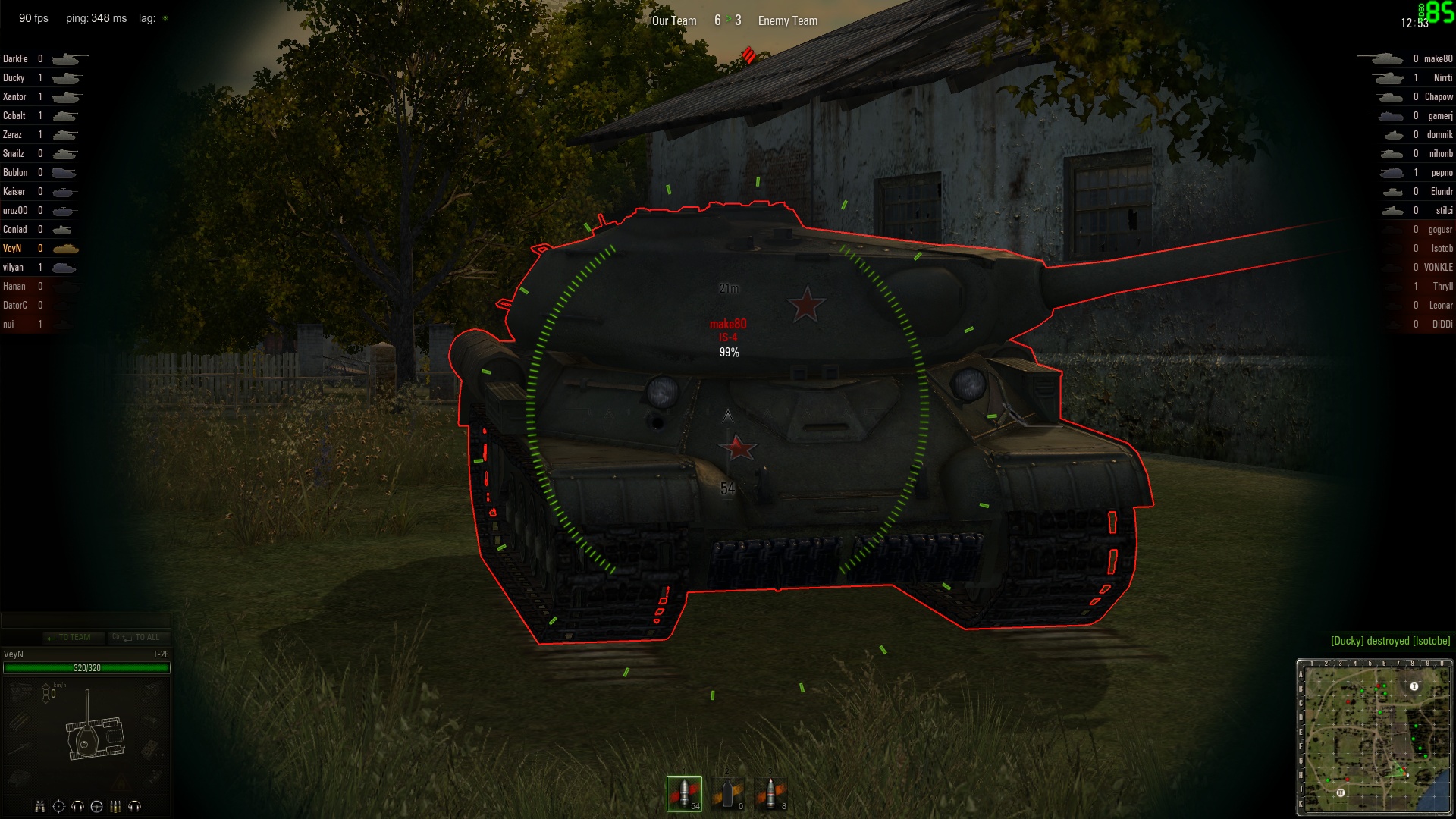Screen dimensions: 1456x819
Task: Select enemy pepno in the enemy list
Action: (1442, 172)
